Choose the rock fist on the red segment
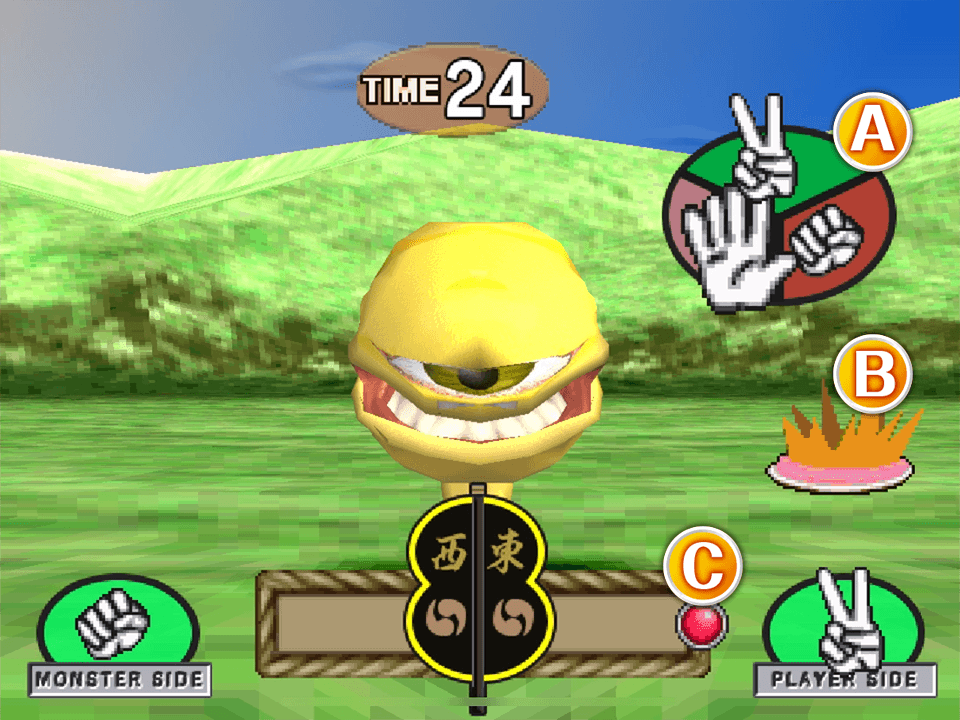The height and width of the screenshot is (720, 960). click(x=826, y=238)
